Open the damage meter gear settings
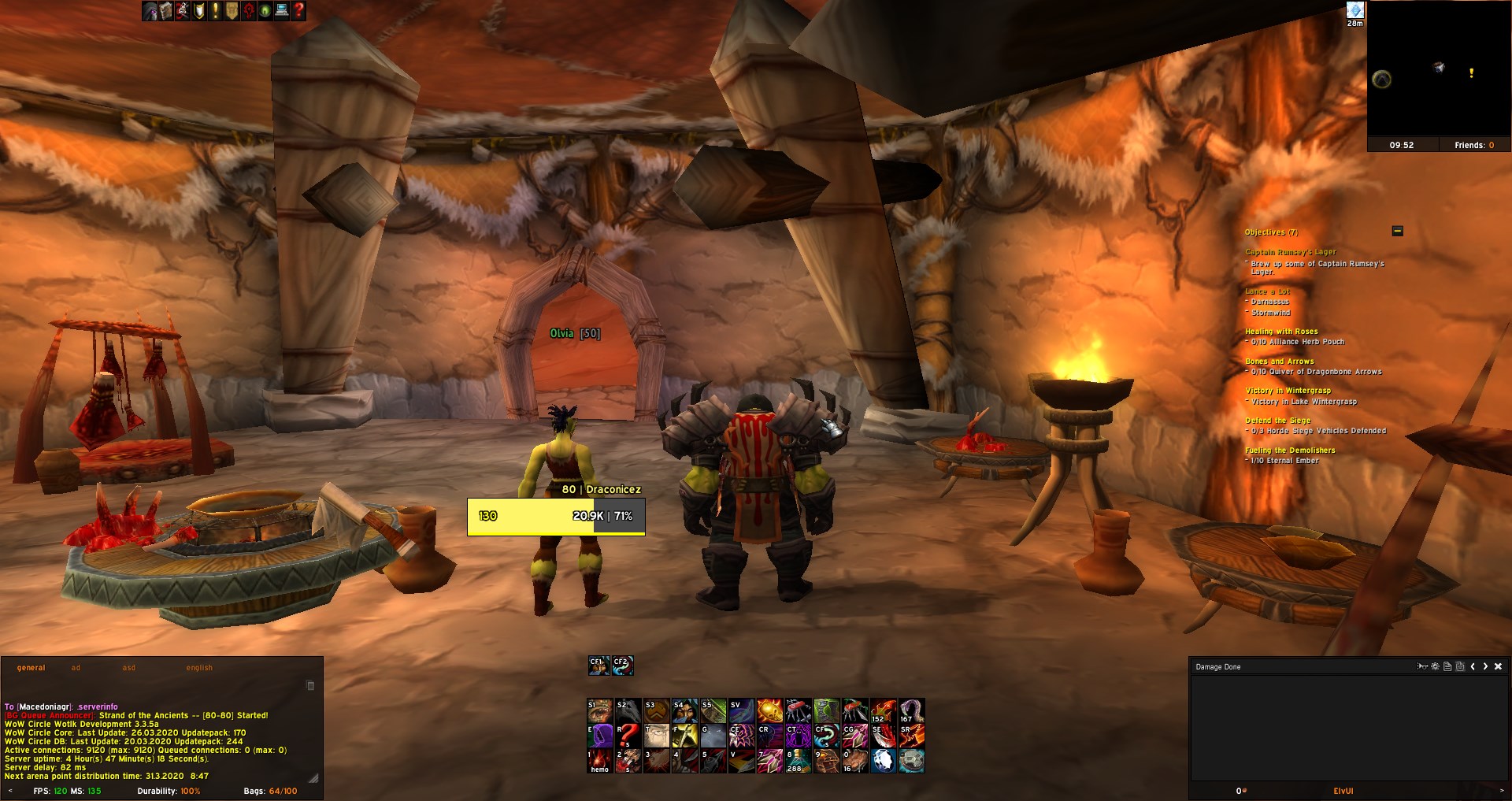1512x801 pixels. click(1435, 666)
